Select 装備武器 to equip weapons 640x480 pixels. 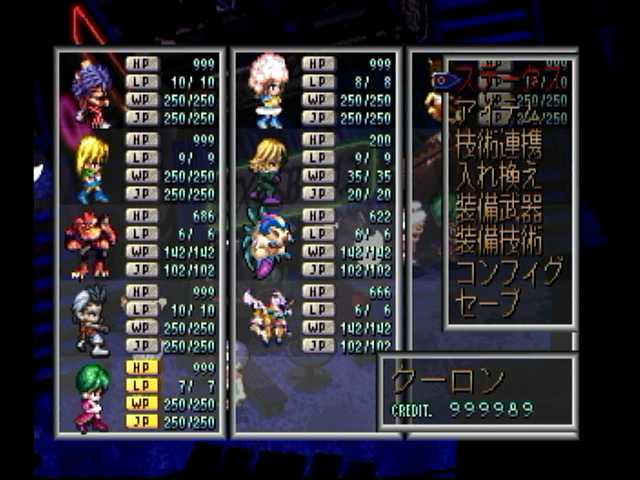click(499, 210)
